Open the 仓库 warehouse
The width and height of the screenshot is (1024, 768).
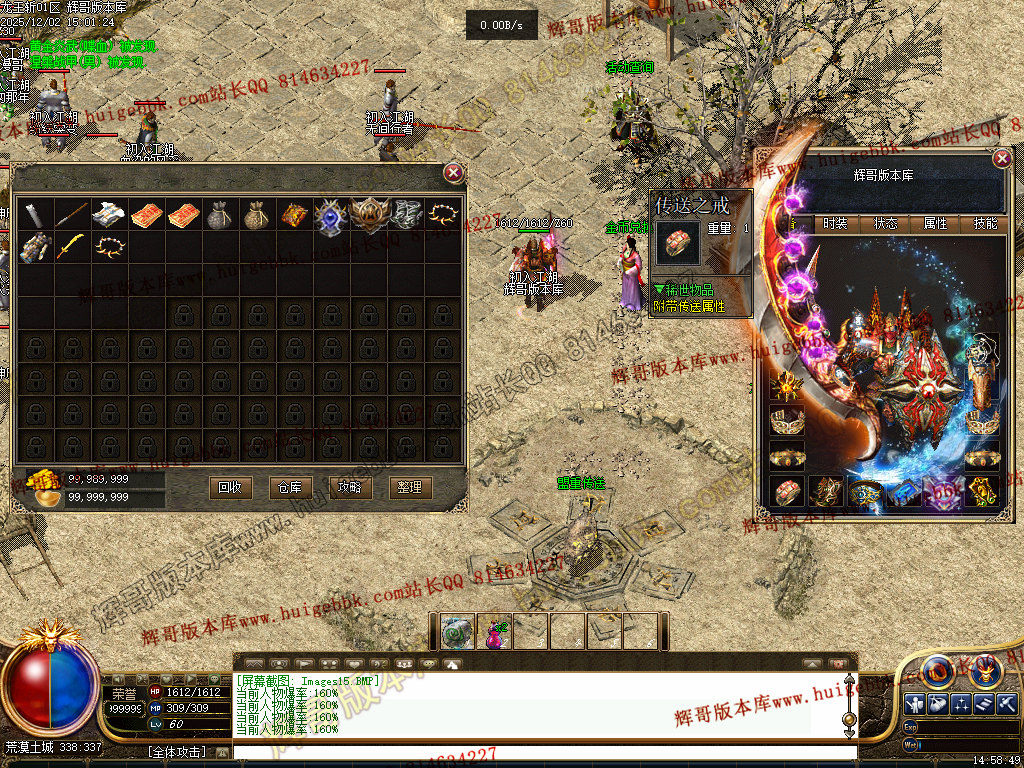tap(290, 487)
